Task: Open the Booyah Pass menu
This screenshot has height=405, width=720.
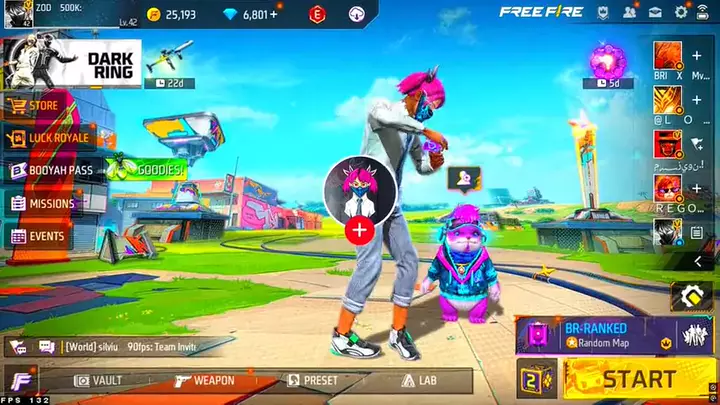Action: coord(55,170)
